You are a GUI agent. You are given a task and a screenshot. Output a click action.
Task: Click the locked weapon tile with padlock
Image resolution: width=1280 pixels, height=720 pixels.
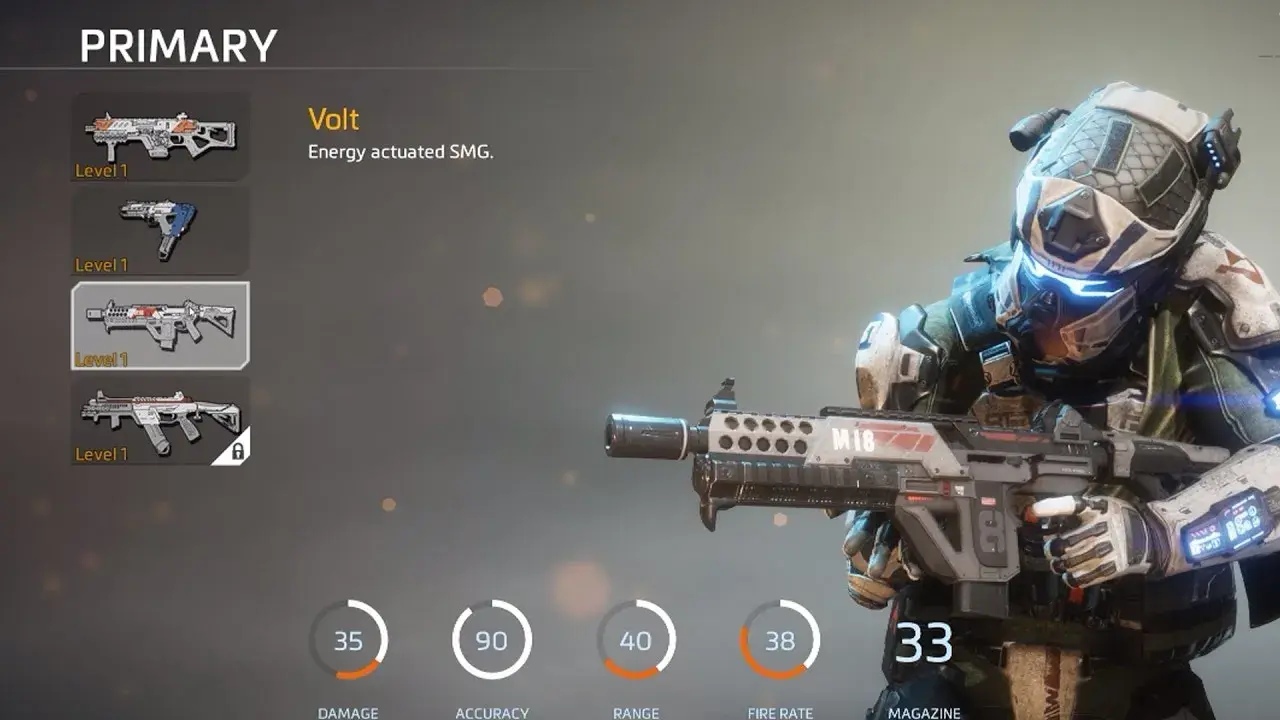160,419
